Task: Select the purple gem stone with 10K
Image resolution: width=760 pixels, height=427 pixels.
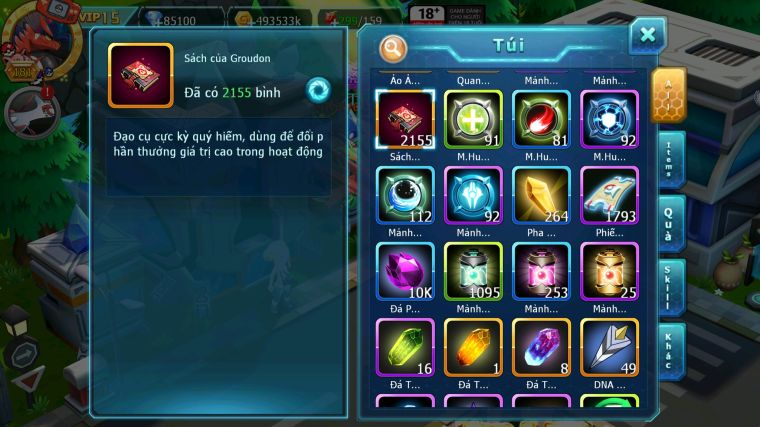Action: coord(405,270)
